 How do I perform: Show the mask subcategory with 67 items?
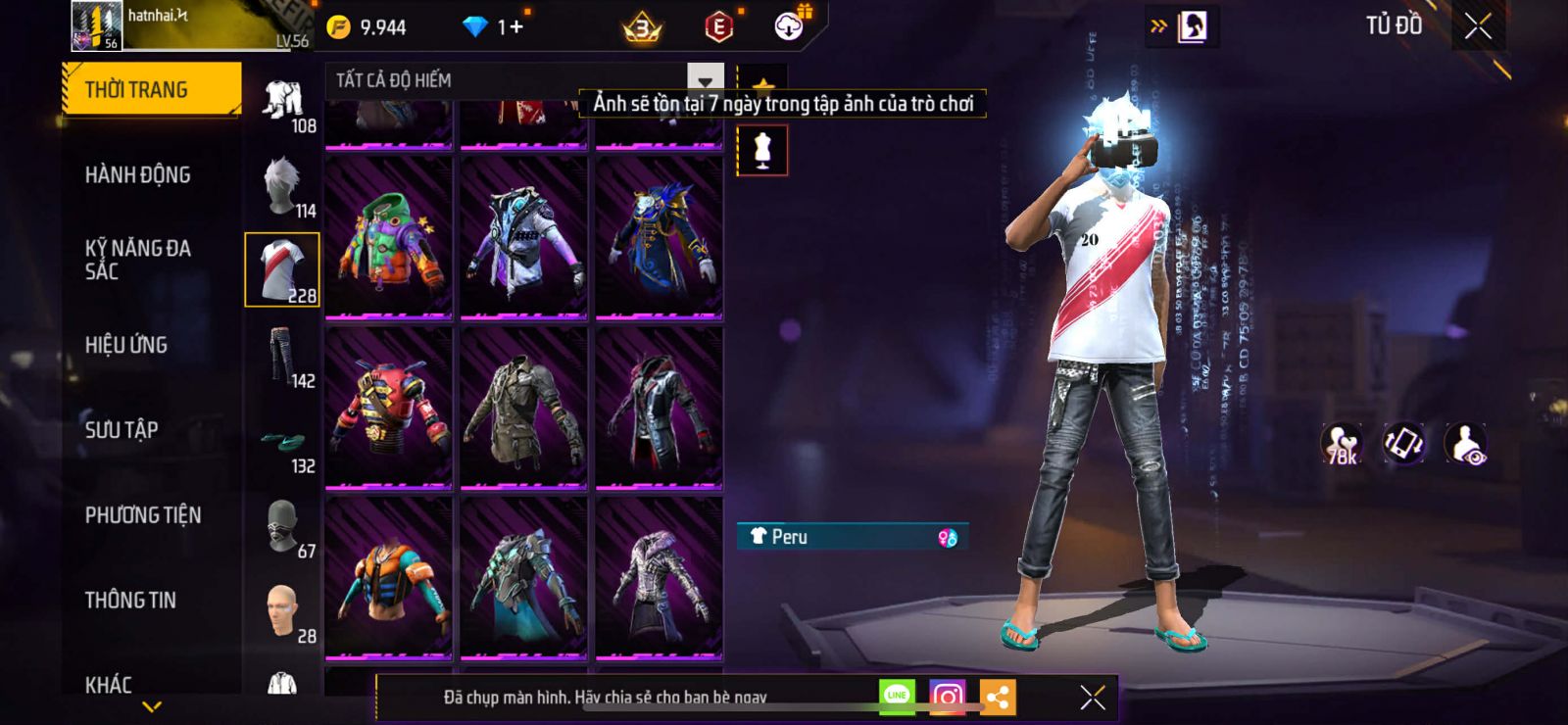(x=283, y=528)
